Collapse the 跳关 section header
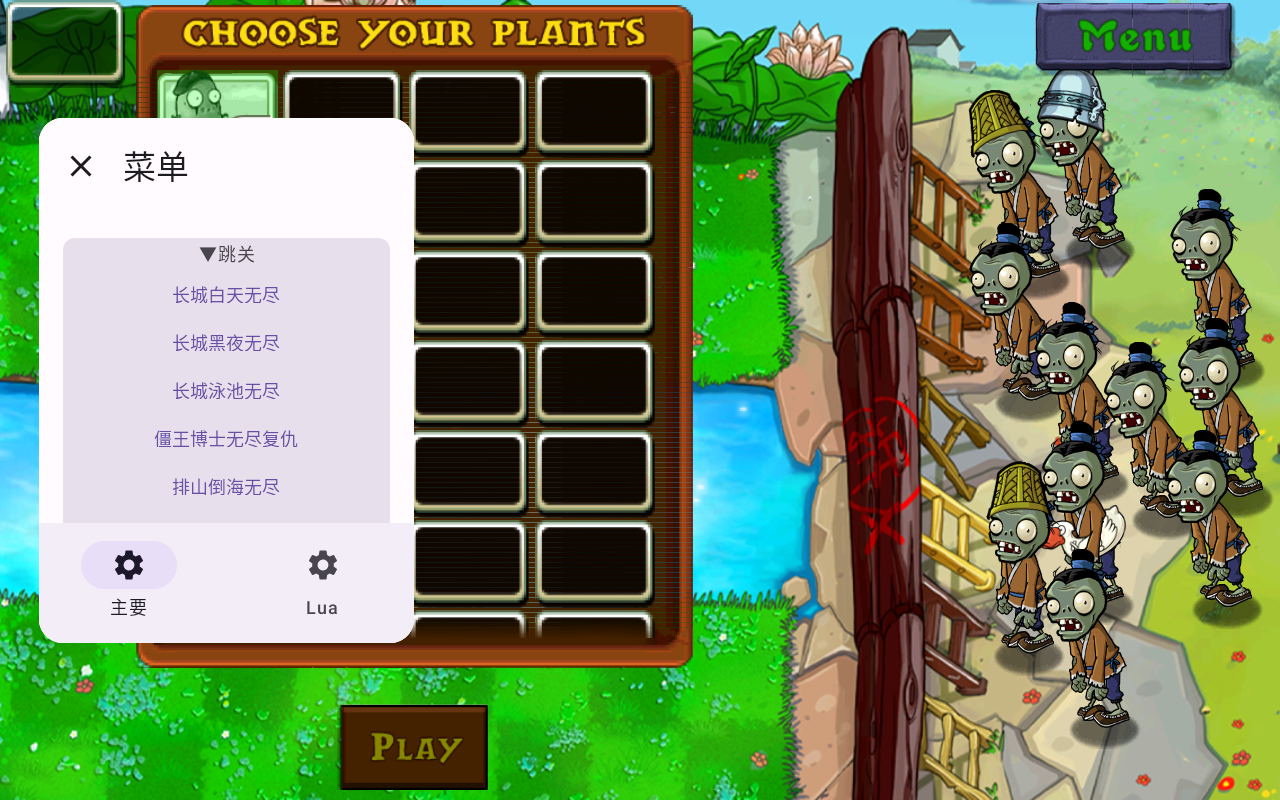Screen dimensions: 1280x800 coord(227,254)
